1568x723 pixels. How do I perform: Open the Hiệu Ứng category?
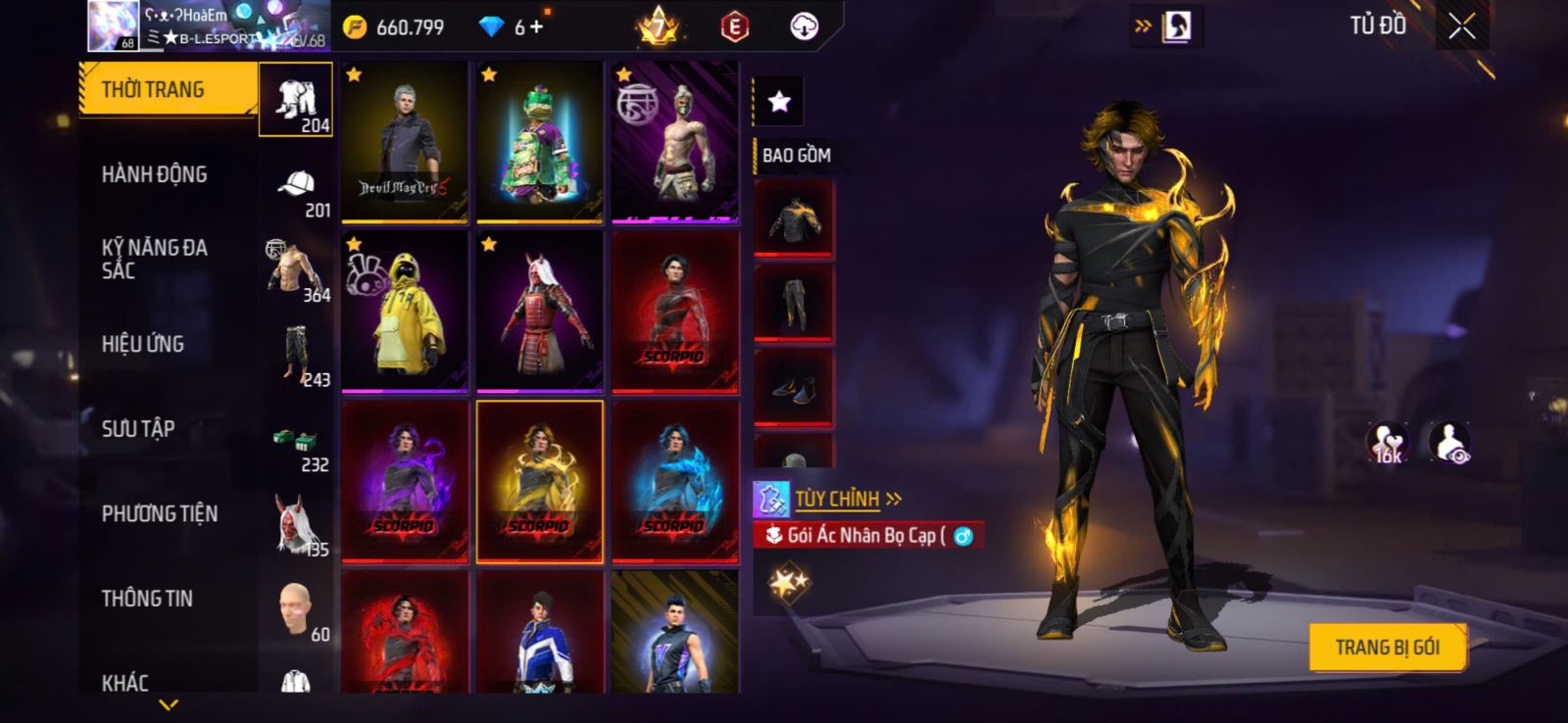click(x=143, y=344)
